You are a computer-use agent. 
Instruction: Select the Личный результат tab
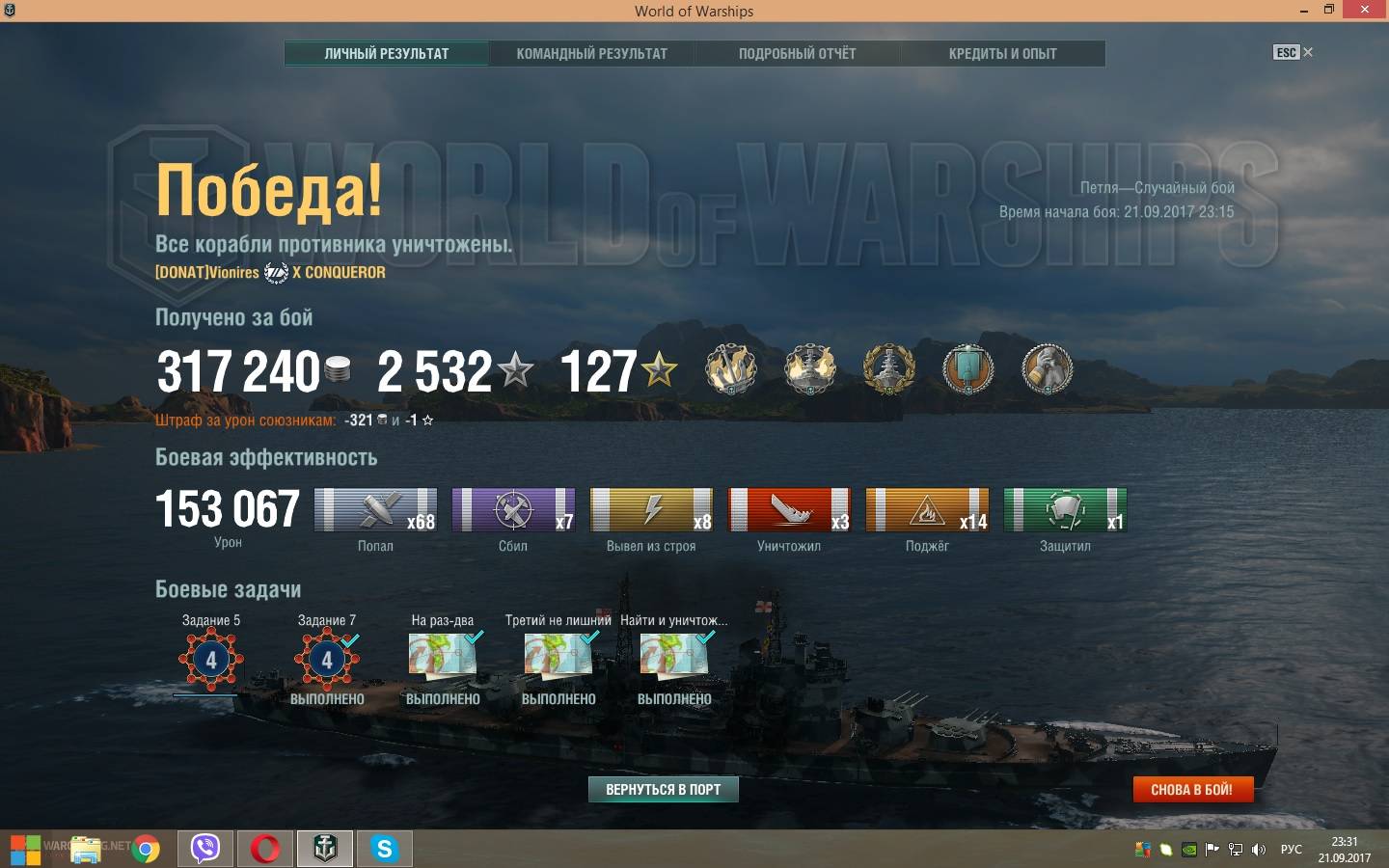click(x=386, y=54)
